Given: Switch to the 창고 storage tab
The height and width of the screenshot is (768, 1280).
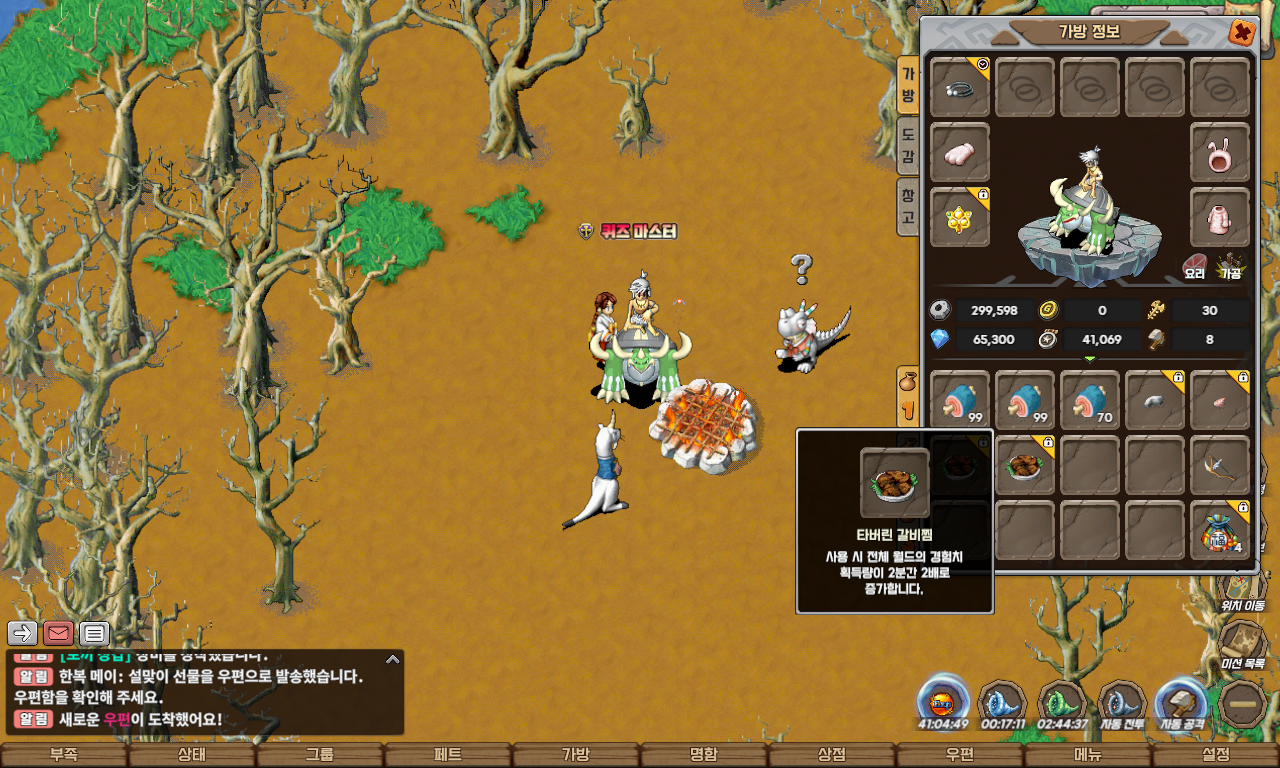Looking at the screenshot, I should [908, 205].
